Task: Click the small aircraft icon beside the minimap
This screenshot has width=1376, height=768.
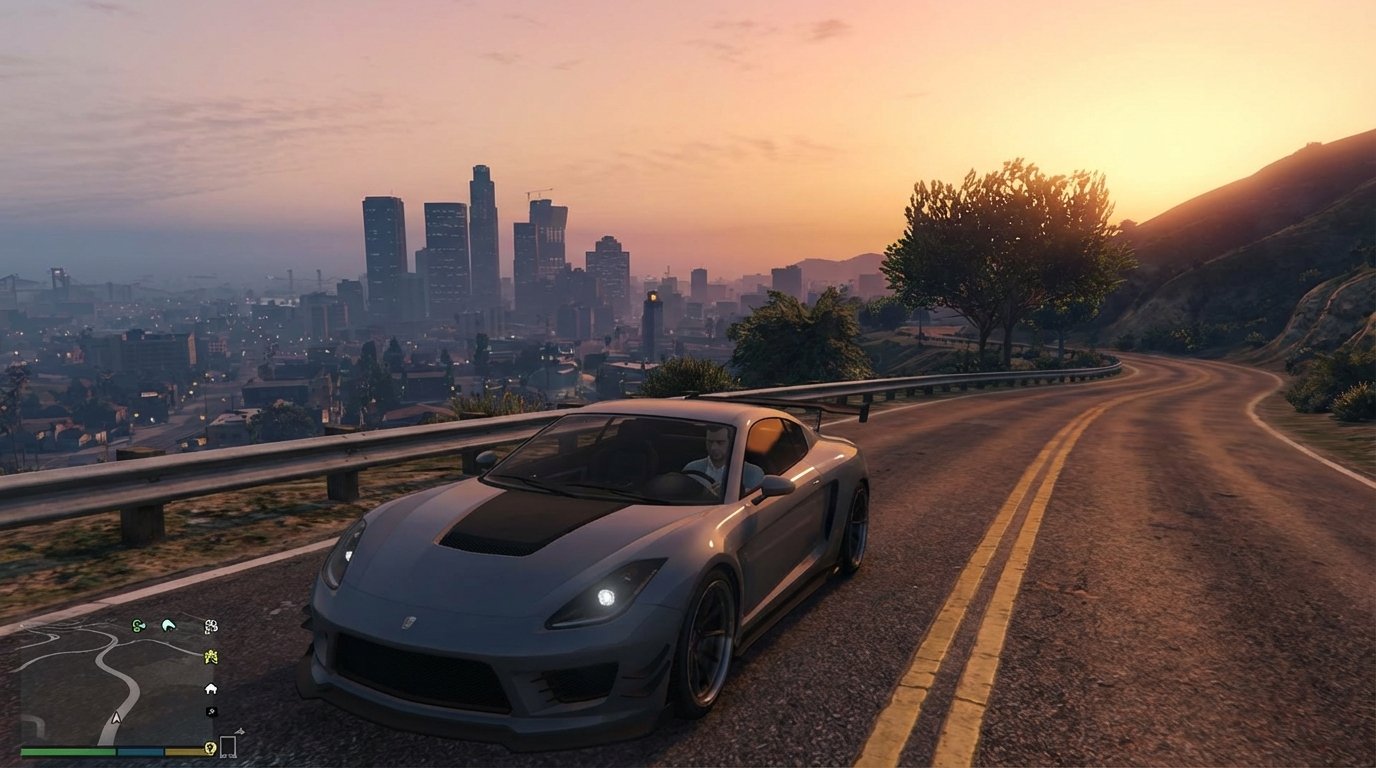Action: (x=239, y=731)
